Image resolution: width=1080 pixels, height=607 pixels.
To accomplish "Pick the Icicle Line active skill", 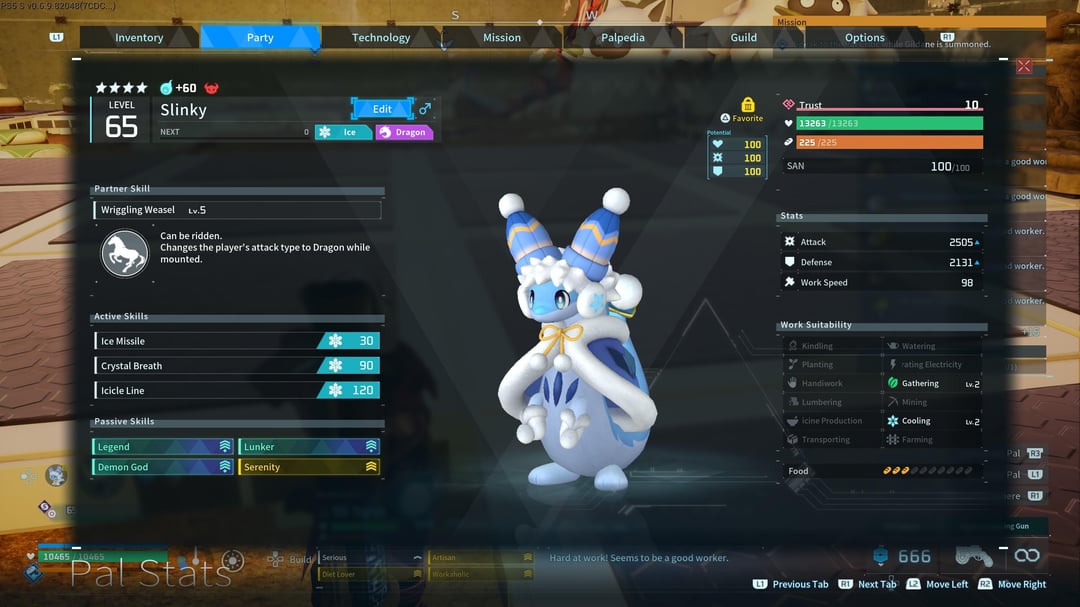I will coord(237,390).
